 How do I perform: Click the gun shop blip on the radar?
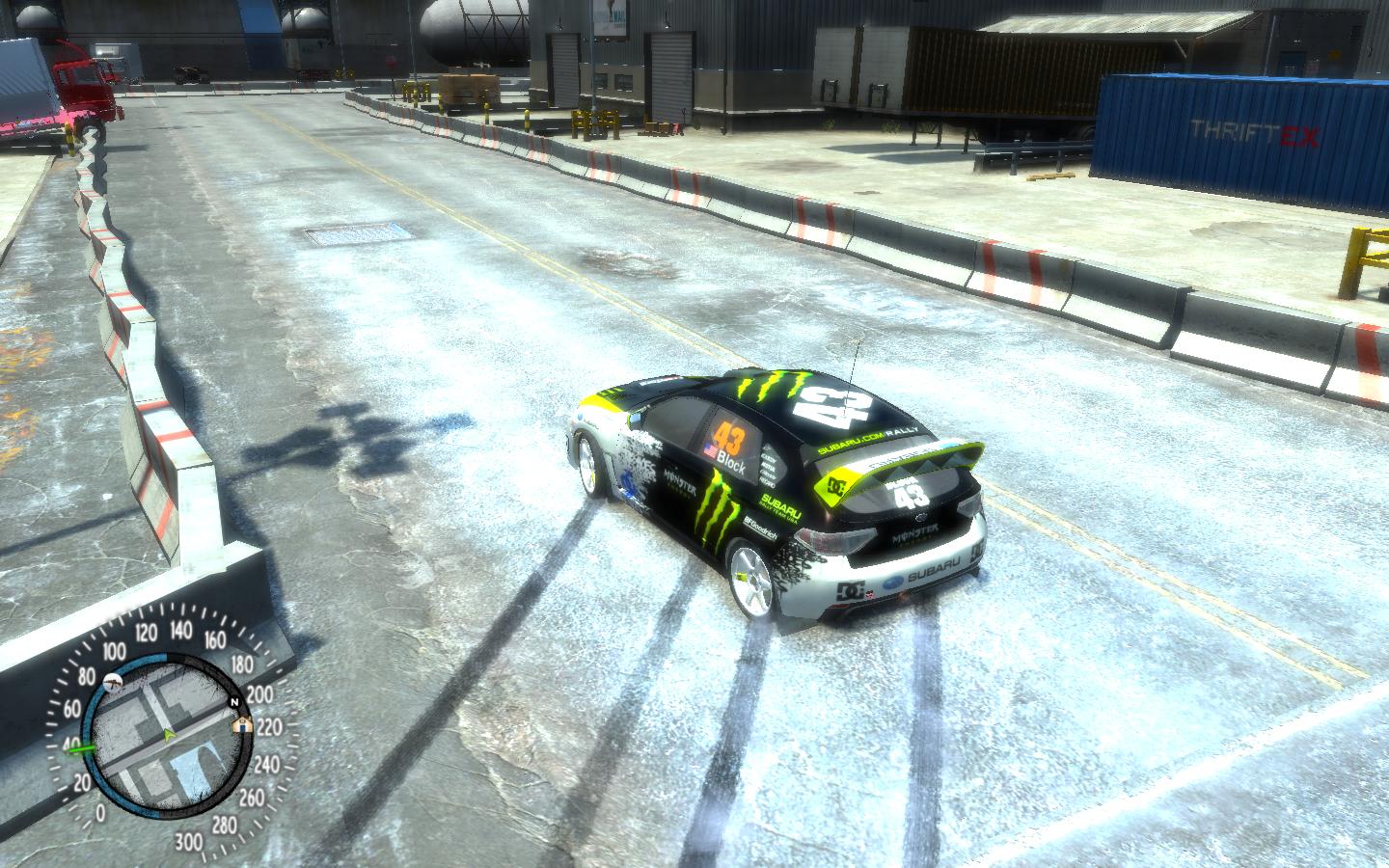(x=115, y=682)
